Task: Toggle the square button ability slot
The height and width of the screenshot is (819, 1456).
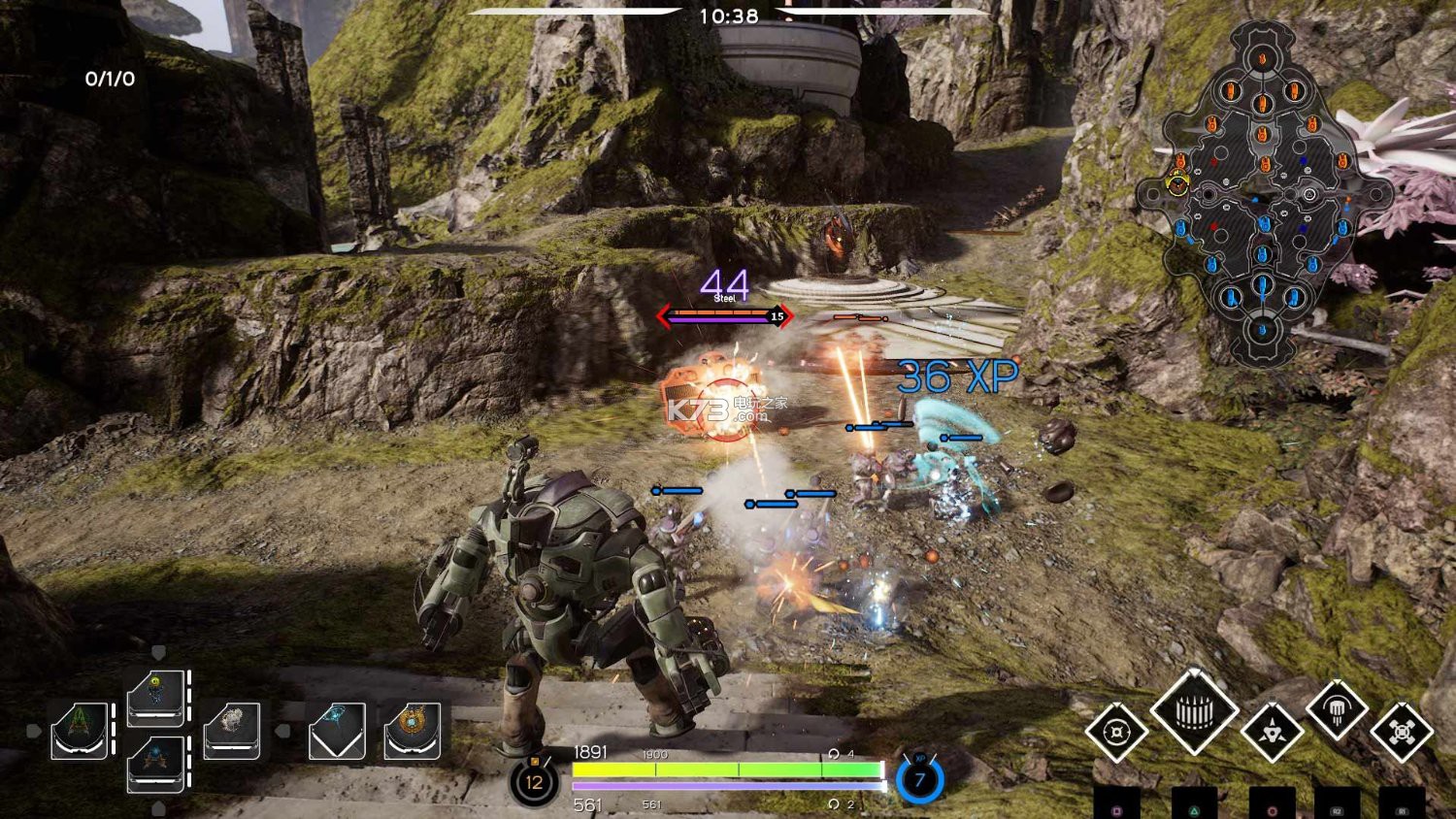Action: [1116, 809]
